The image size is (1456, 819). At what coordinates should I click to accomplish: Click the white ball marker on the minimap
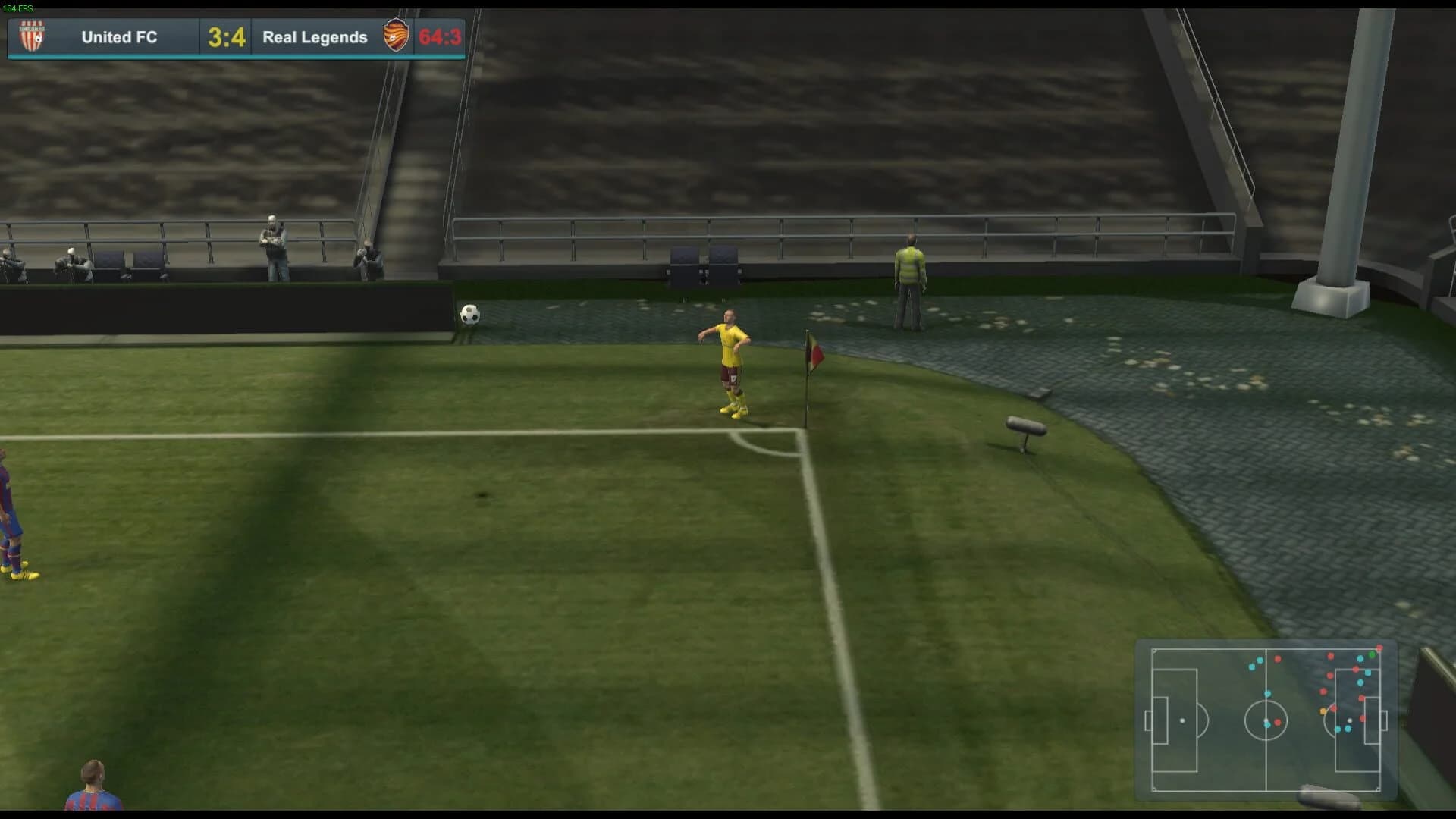tap(1349, 720)
